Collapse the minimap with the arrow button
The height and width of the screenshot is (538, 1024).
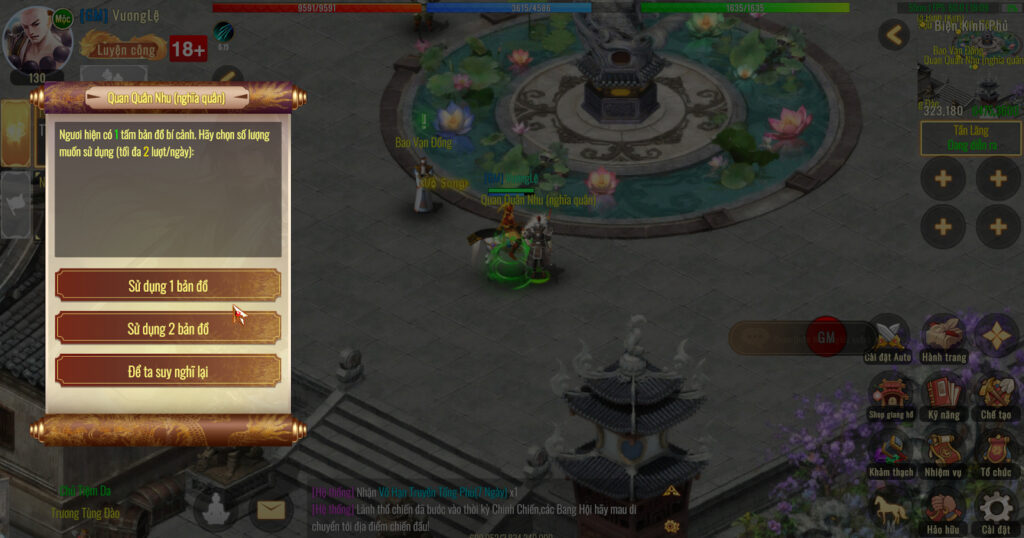(894, 36)
